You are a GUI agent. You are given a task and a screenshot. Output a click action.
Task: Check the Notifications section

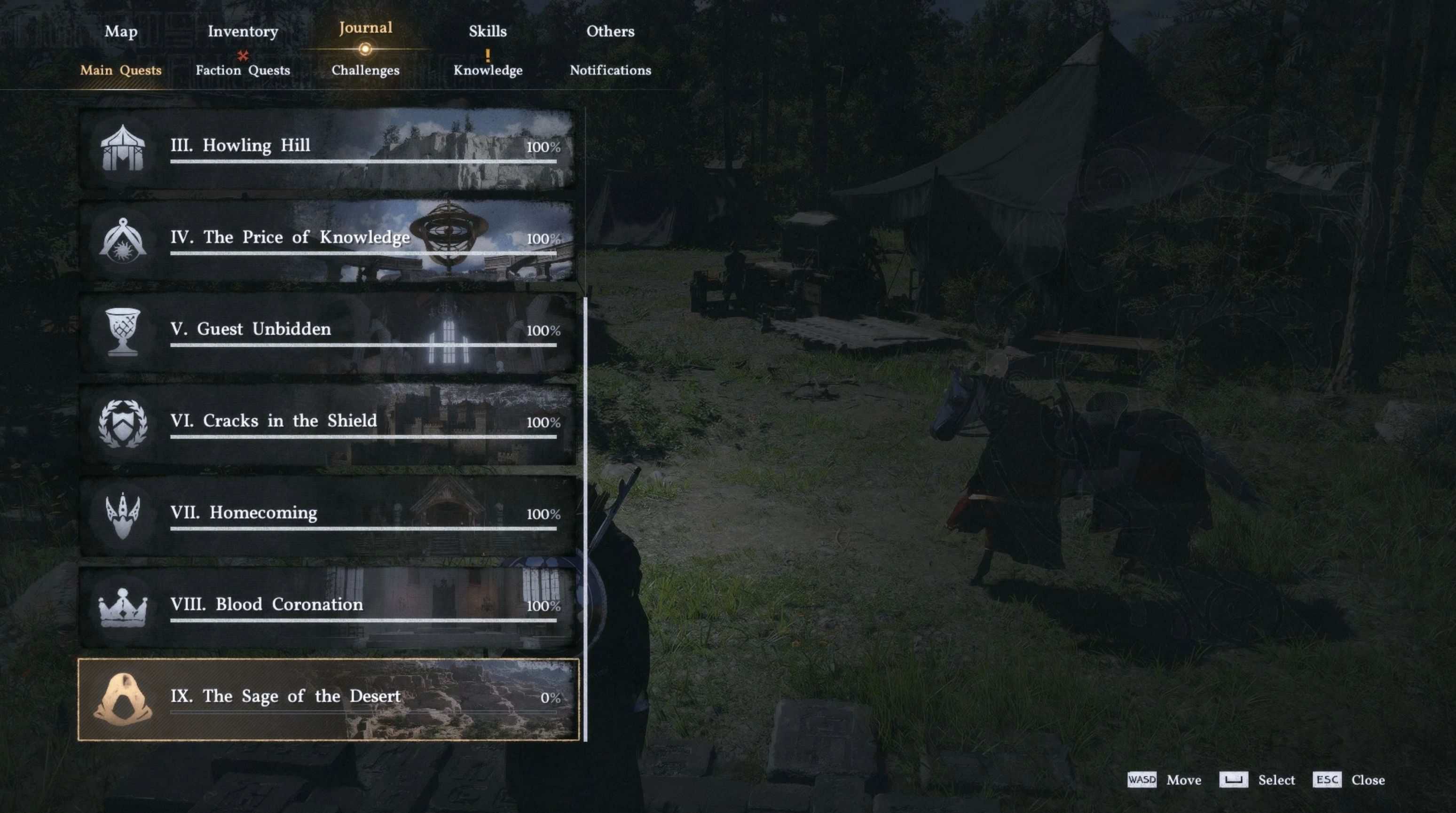(x=610, y=70)
